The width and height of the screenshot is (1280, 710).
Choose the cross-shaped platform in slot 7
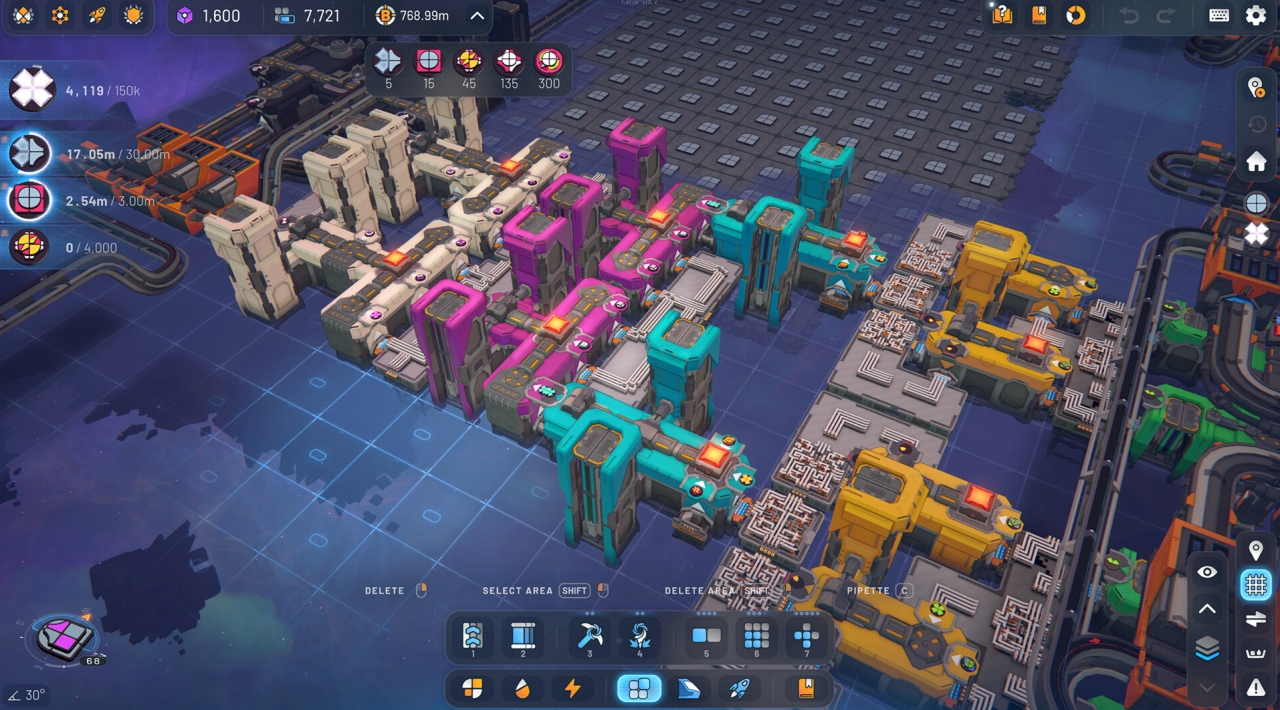[806, 636]
